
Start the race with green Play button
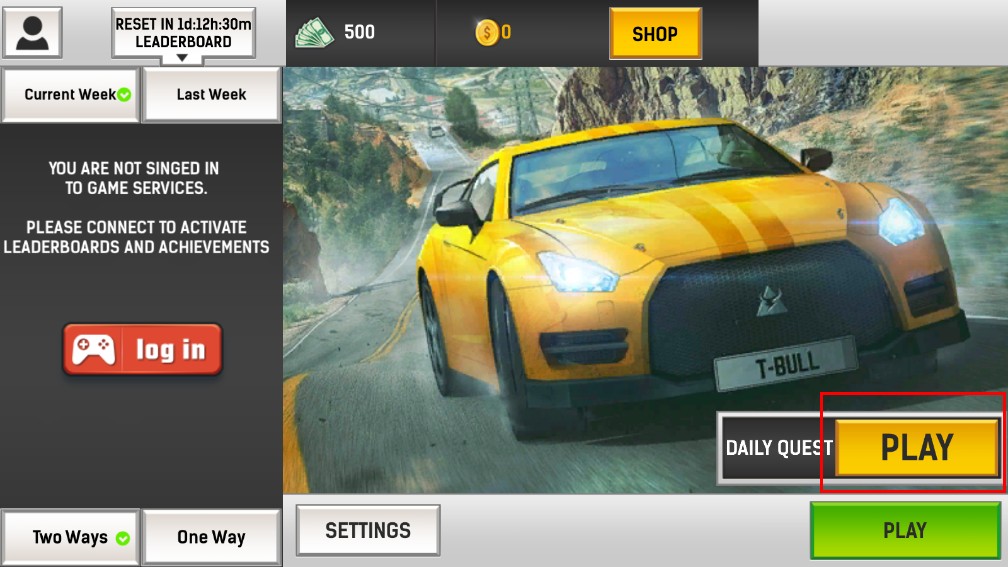click(x=904, y=531)
